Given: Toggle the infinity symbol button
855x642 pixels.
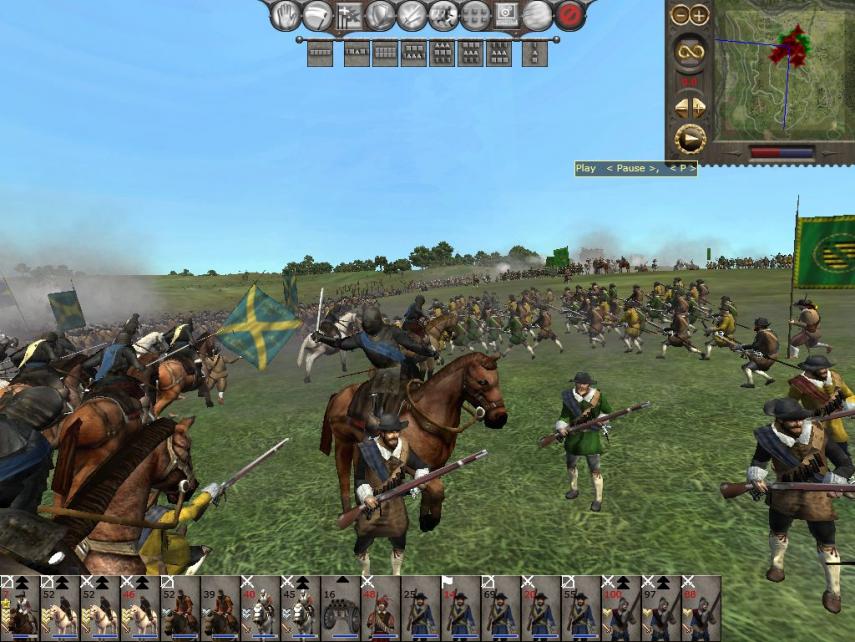Looking at the screenshot, I should (x=689, y=50).
